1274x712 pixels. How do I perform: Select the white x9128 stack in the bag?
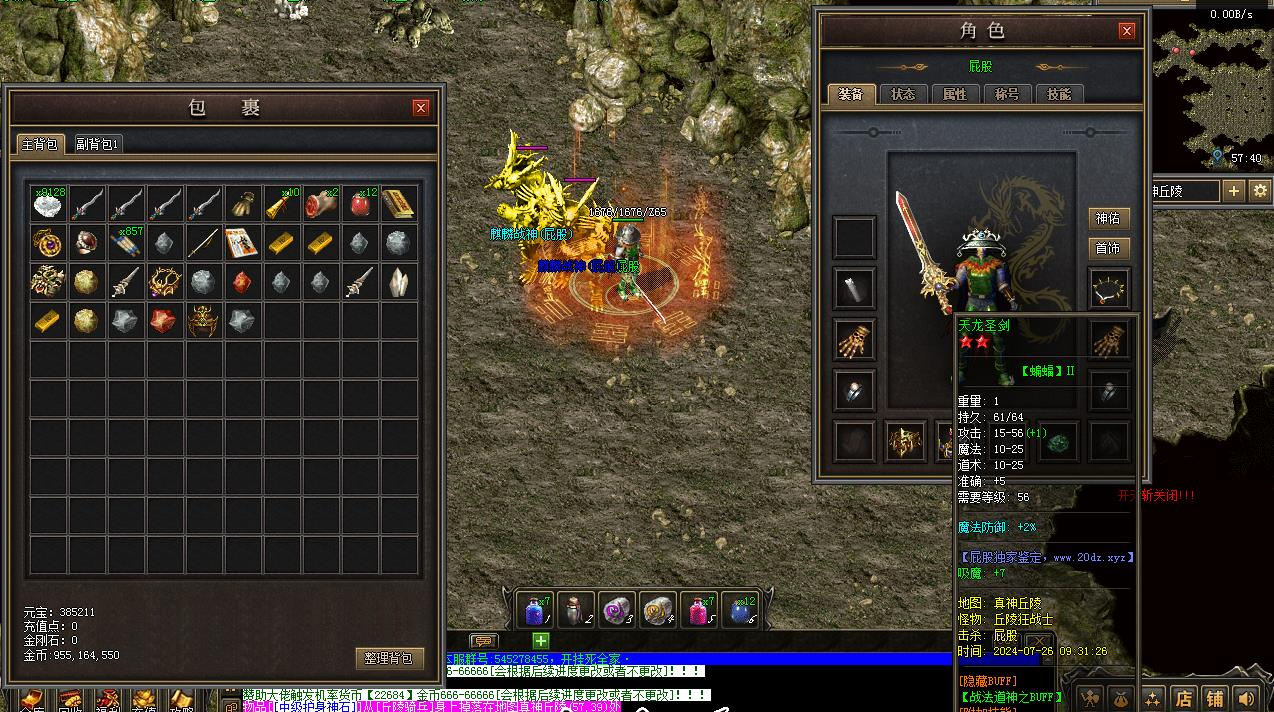pos(48,205)
